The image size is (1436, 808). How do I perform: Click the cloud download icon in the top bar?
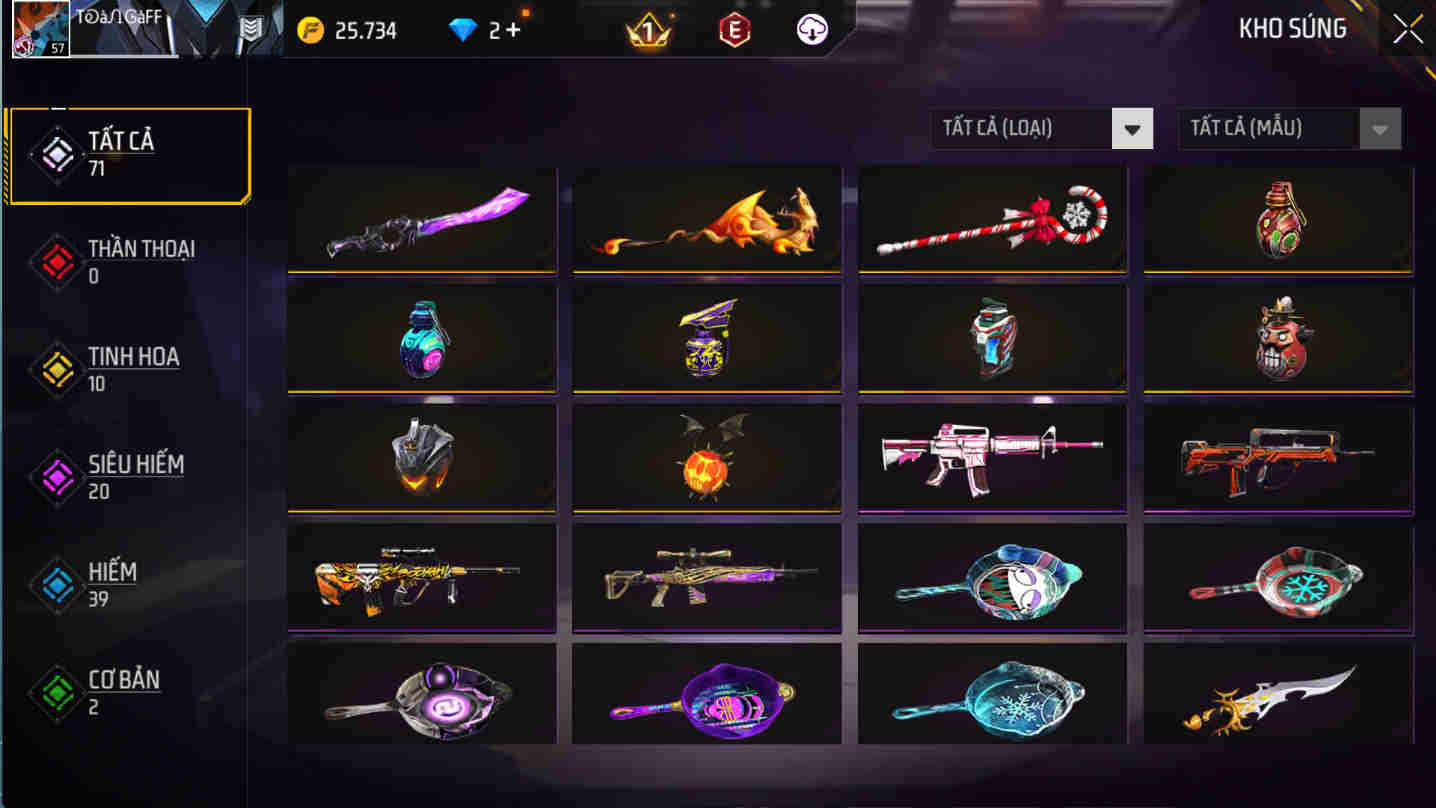pyautogui.click(x=811, y=29)
